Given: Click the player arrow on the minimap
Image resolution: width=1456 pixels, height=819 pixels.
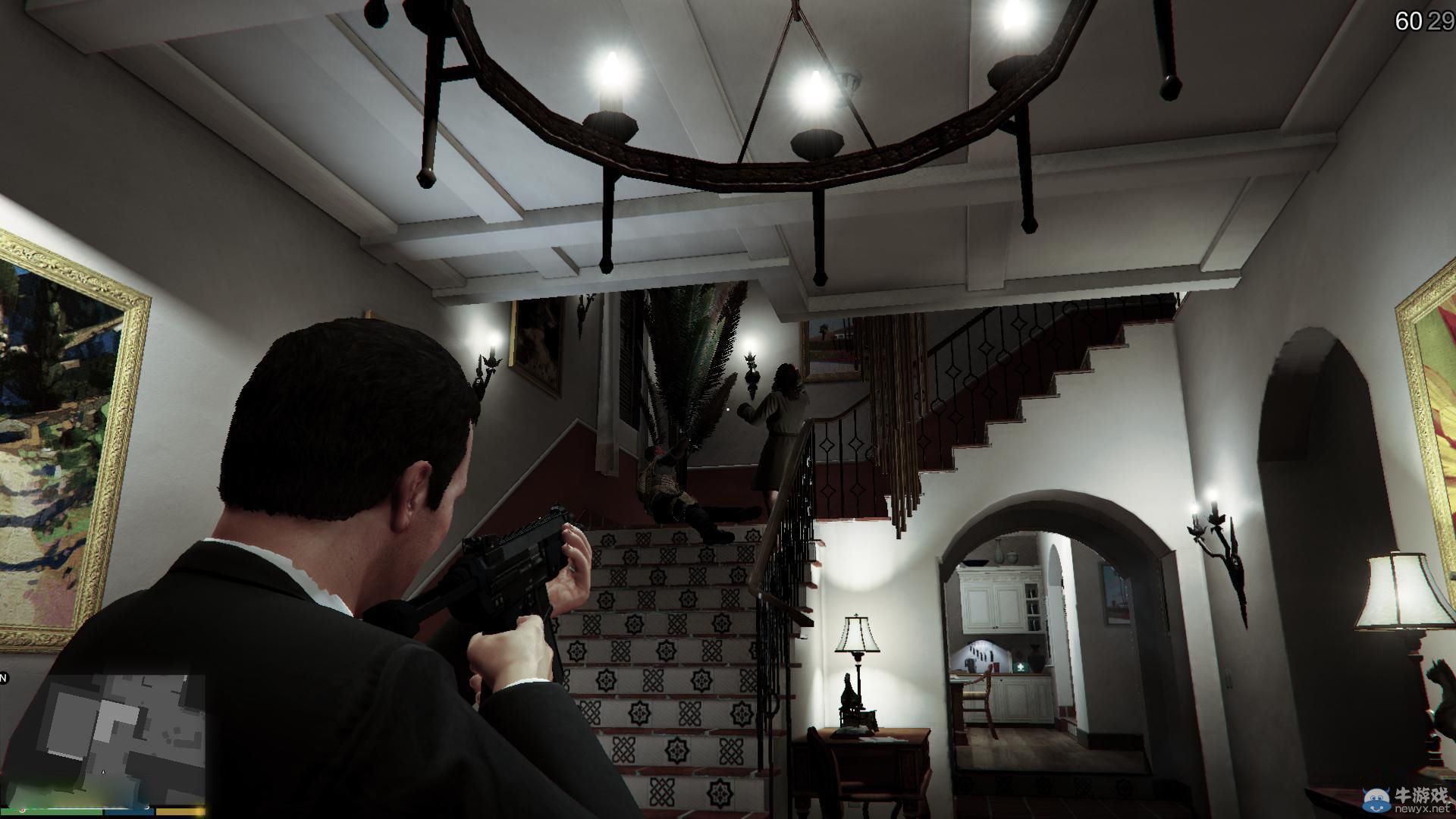Looking at the screenshot, I should tap(103, 772).
